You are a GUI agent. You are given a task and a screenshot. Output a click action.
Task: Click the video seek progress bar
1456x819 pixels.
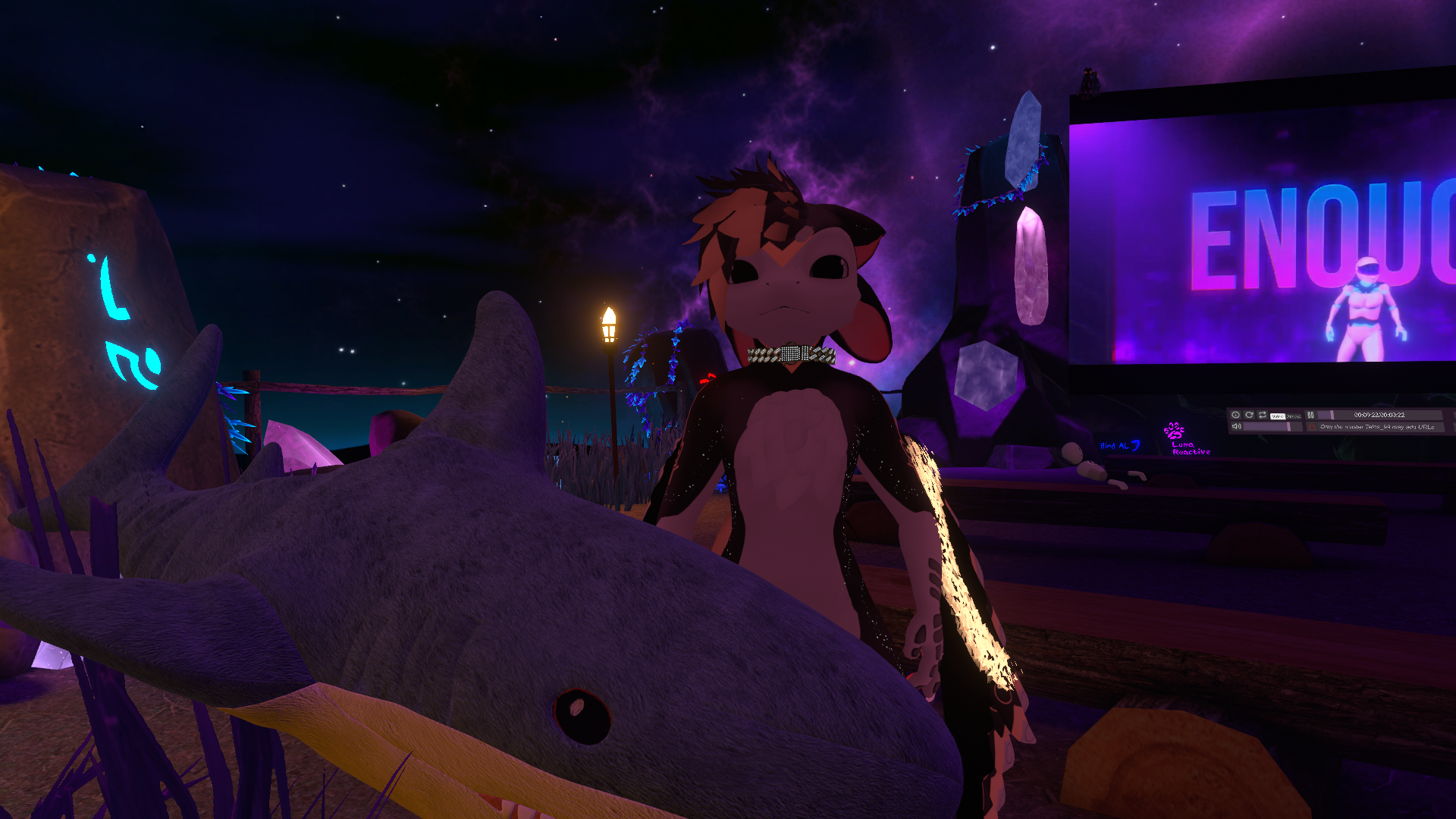[1380, 415]
